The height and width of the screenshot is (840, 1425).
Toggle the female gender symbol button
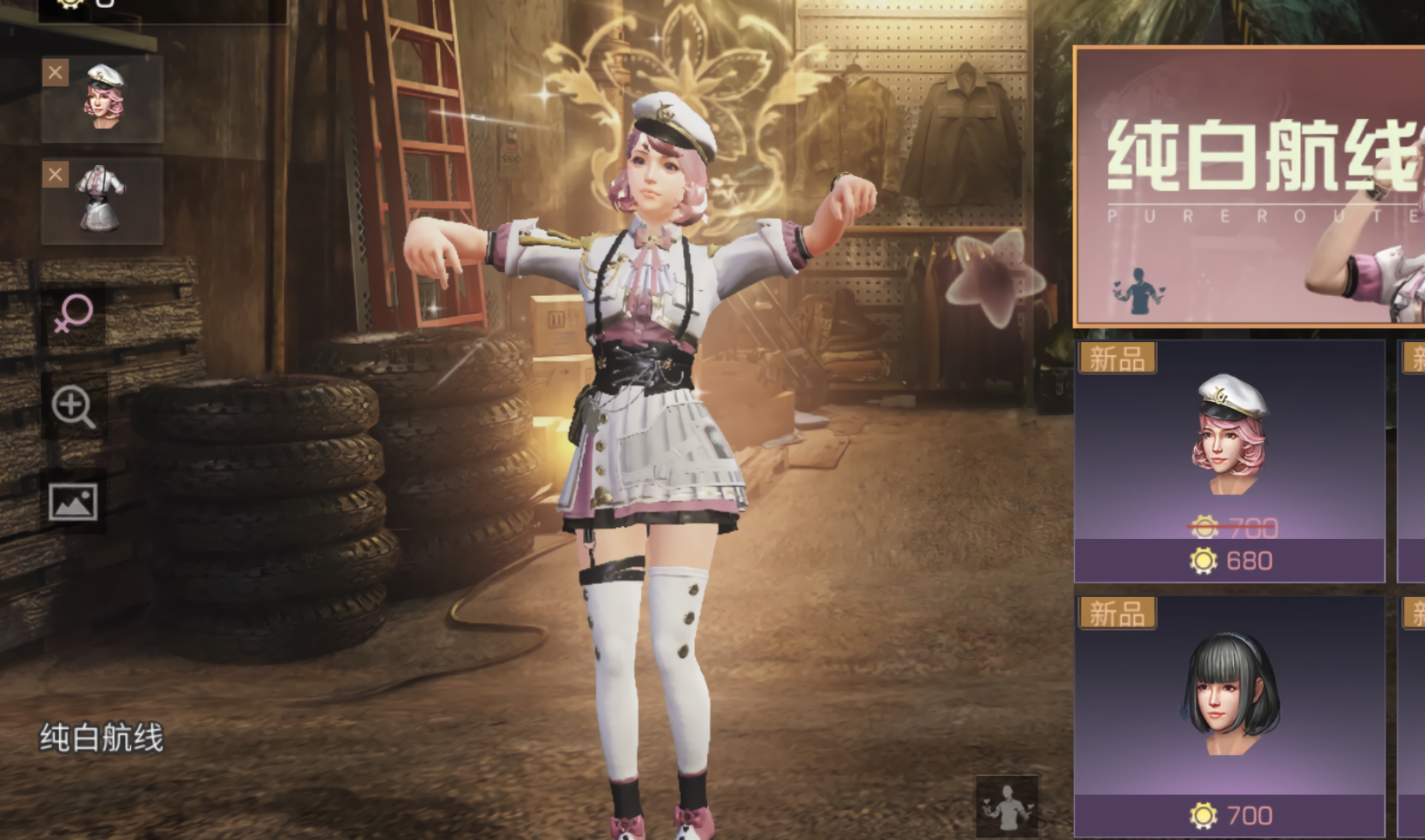pos(74,313)
